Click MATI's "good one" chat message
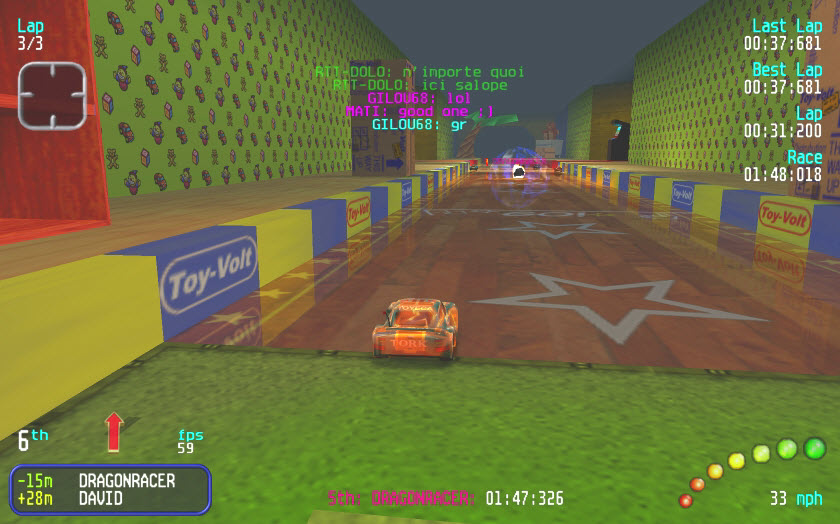840x524 pixels. [x=419, y=112]
